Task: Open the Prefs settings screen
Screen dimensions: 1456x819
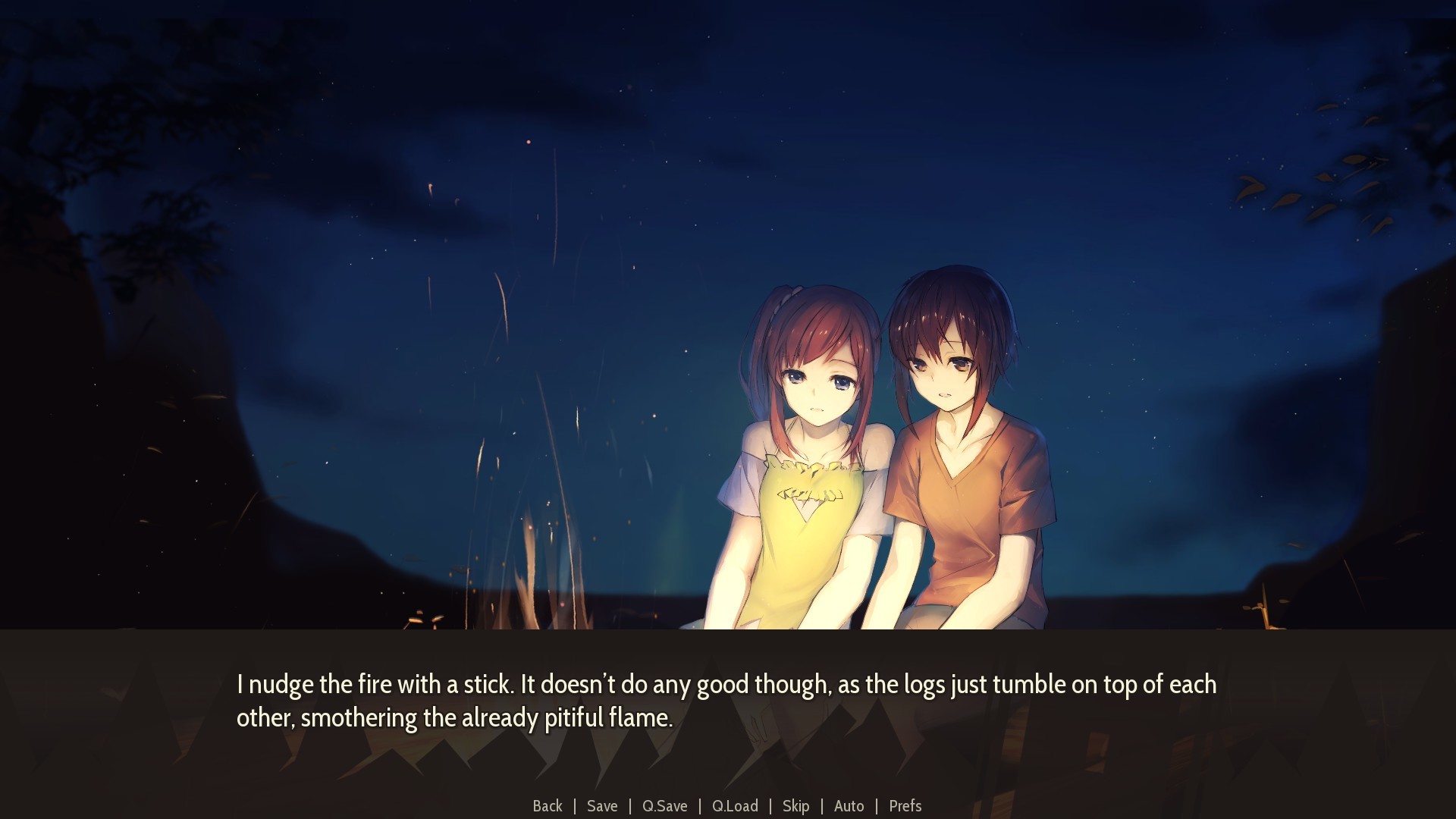Action: (x=905, y=806)
